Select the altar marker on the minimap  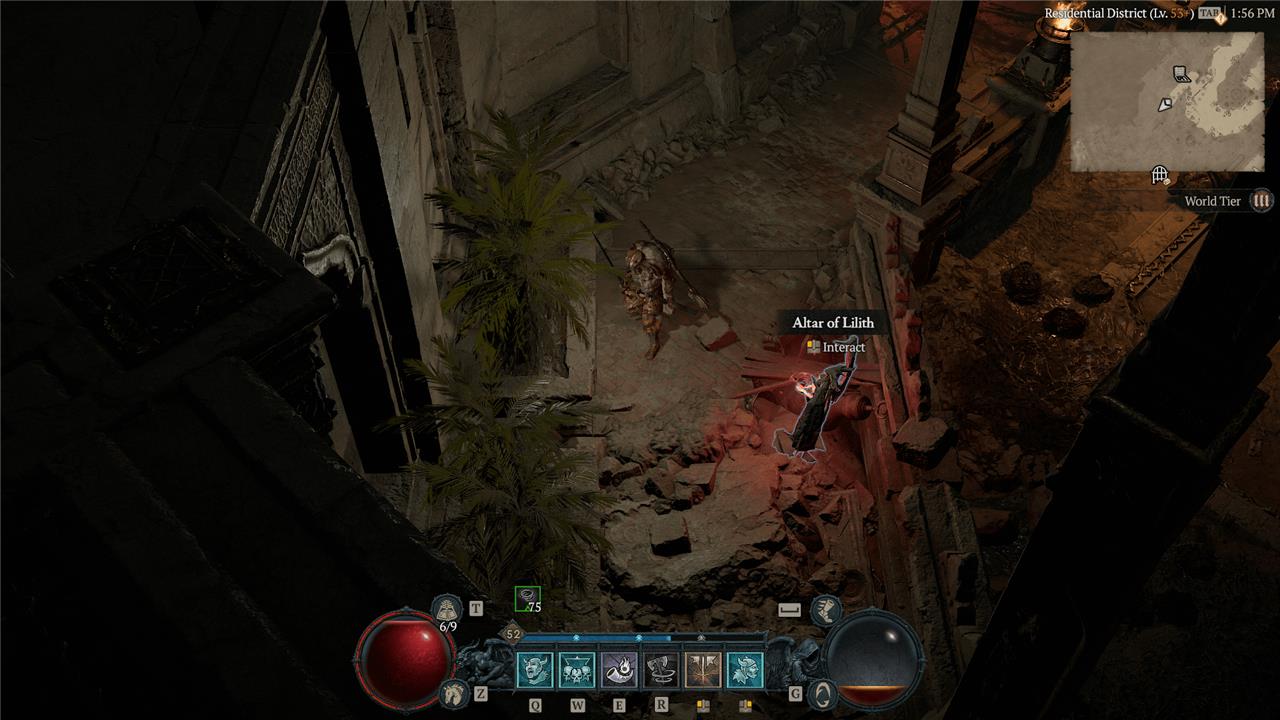coord(1181,74)
